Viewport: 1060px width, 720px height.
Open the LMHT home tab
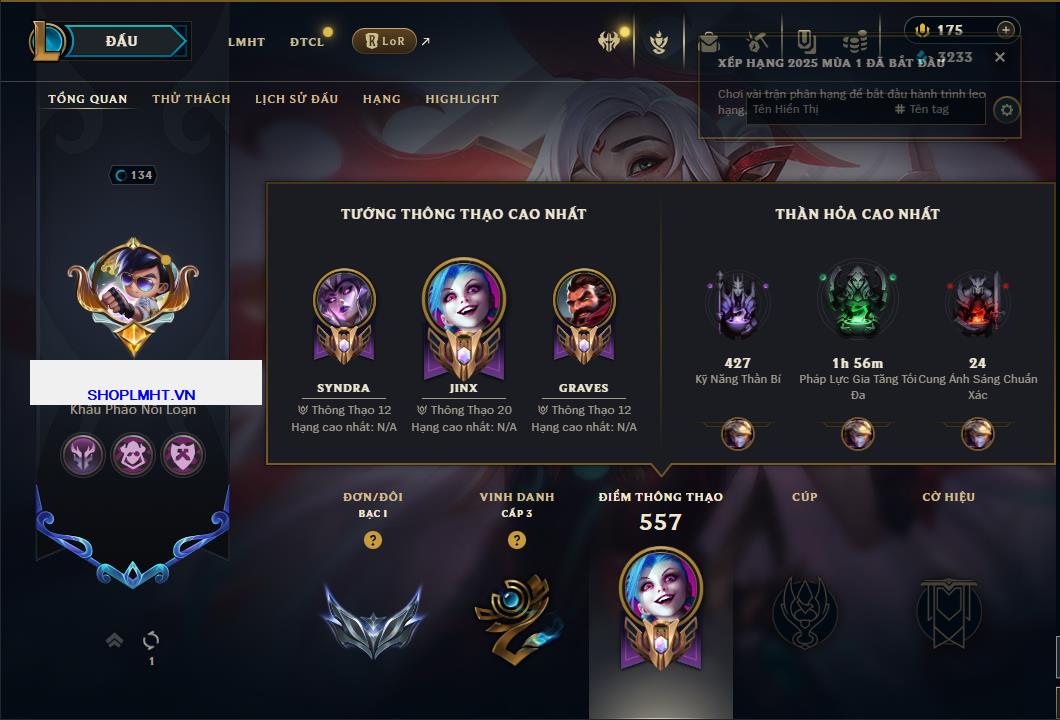click(246, 42)
